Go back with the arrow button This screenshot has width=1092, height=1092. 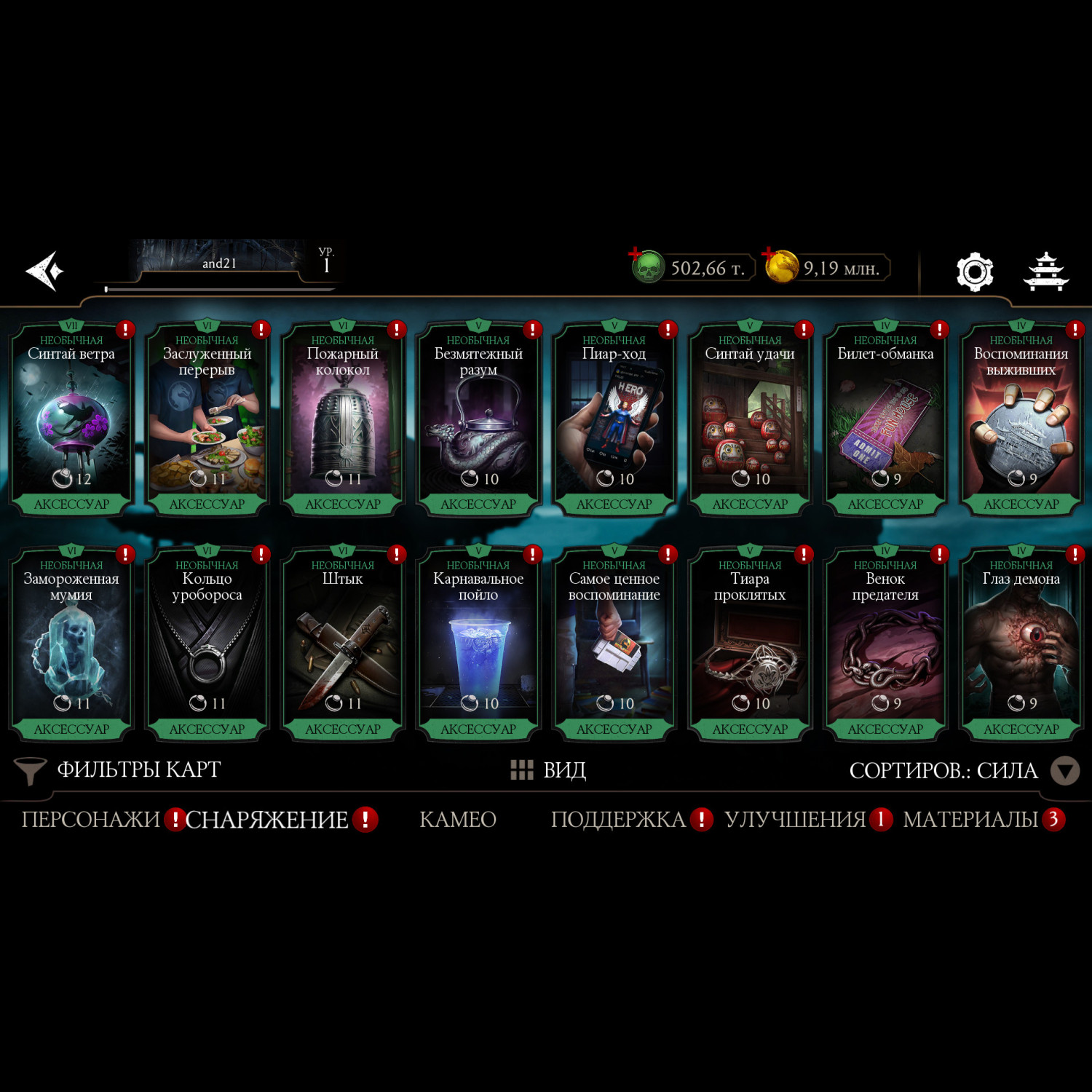(45, 271)
